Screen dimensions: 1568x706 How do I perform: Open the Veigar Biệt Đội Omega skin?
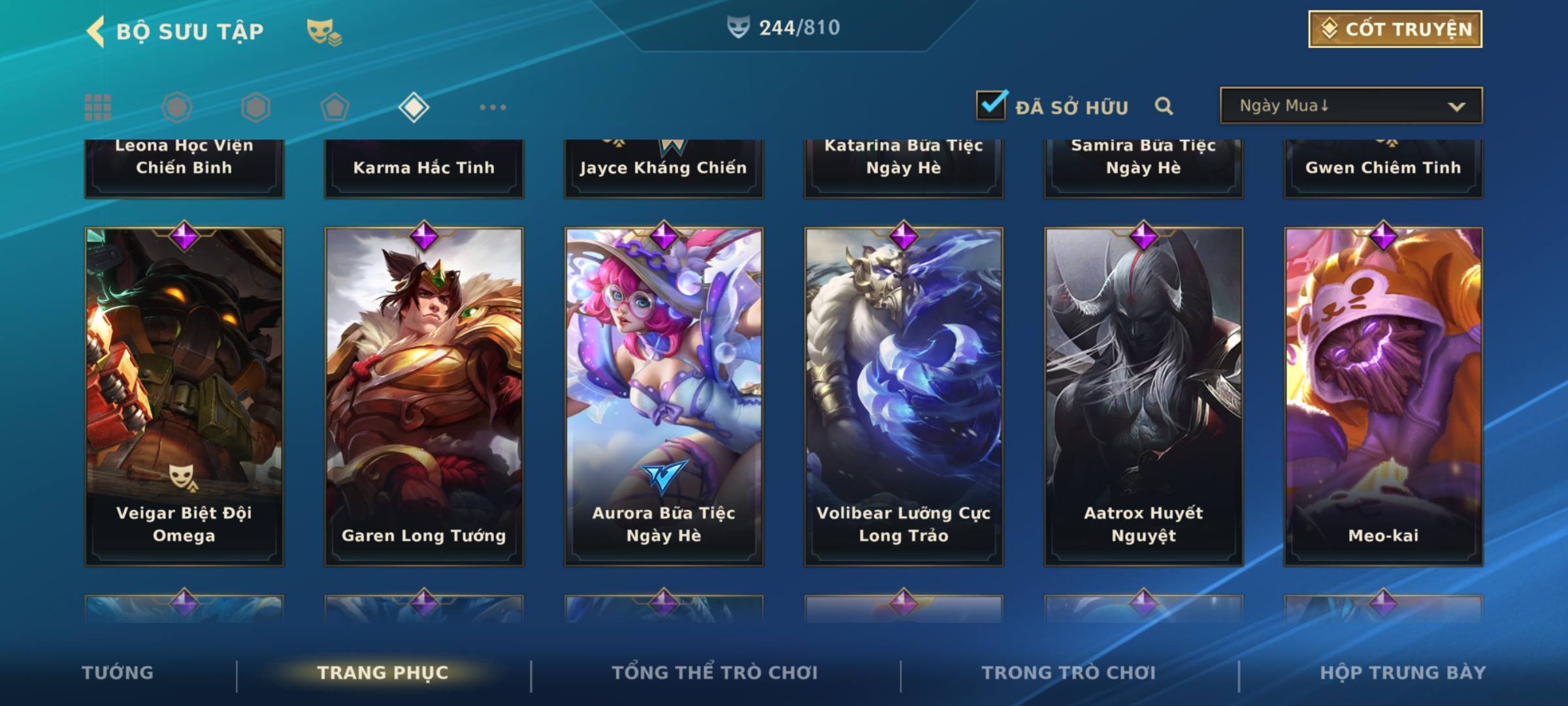pos(184,396)
